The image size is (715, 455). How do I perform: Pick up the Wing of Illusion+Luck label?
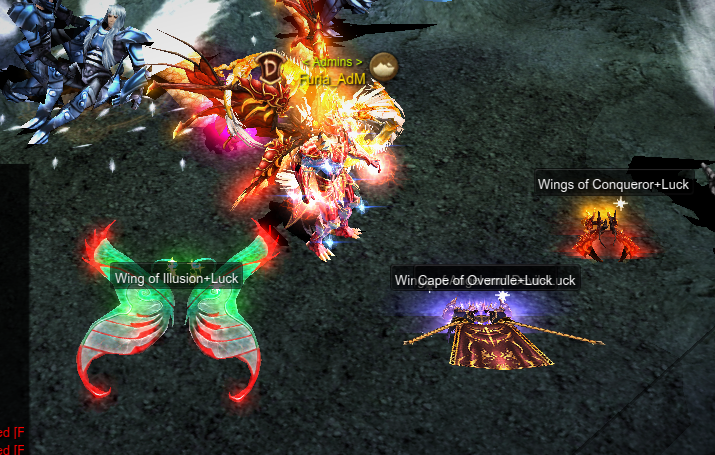(x=175, y=277)
